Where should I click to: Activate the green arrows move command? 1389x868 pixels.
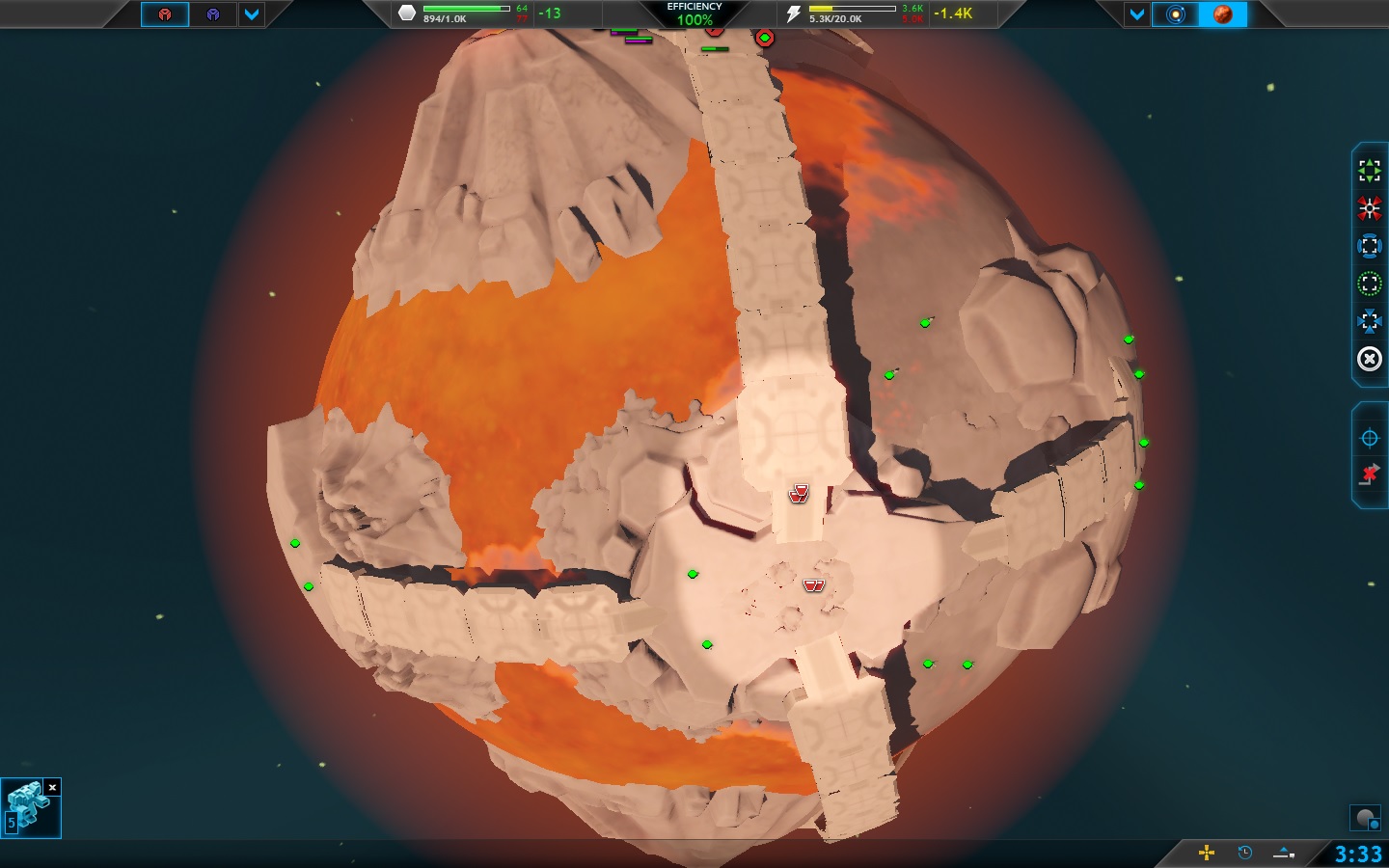tap(1369, 171)
